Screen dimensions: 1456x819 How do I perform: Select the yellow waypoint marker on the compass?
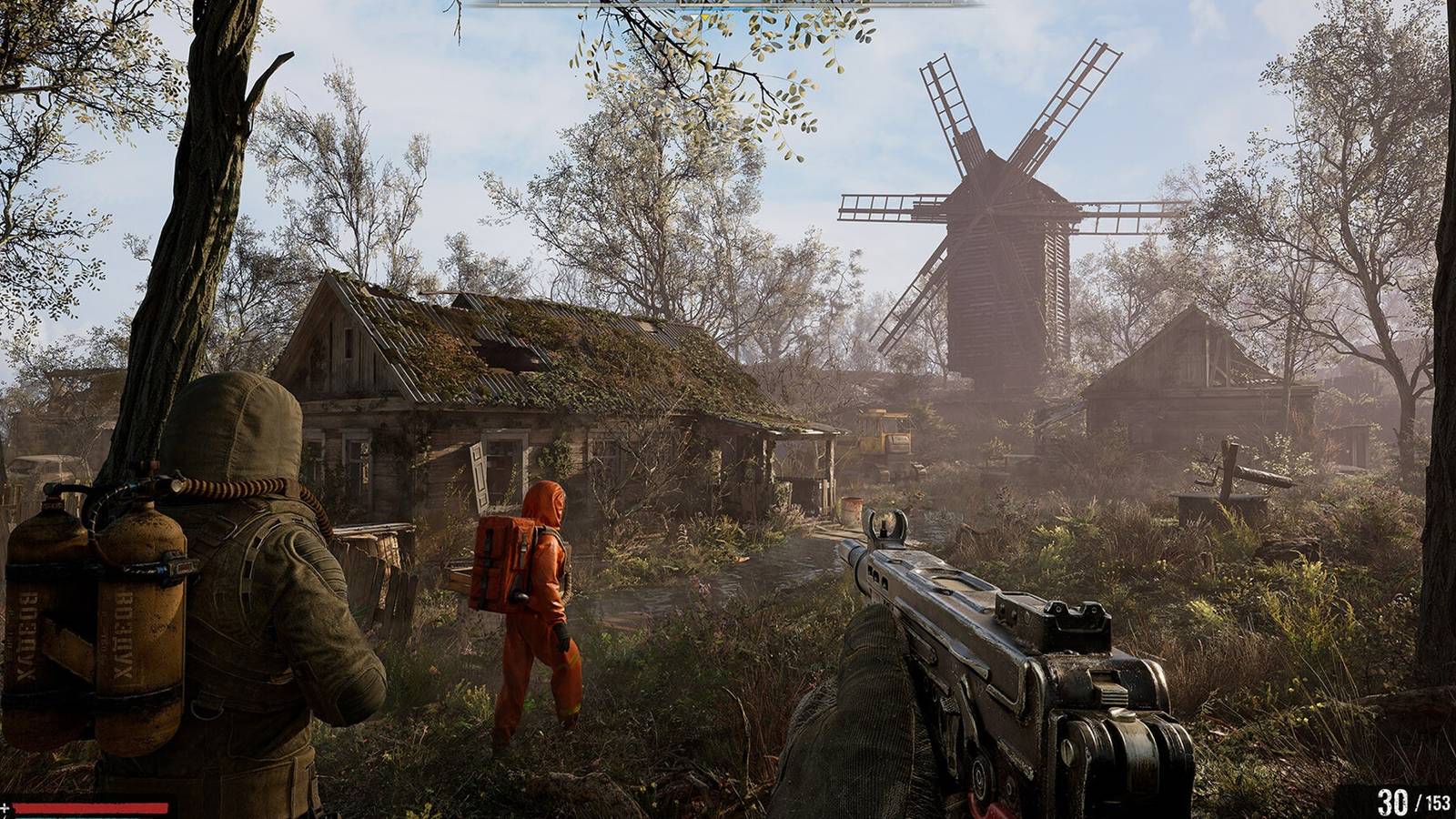pos(706,17)
